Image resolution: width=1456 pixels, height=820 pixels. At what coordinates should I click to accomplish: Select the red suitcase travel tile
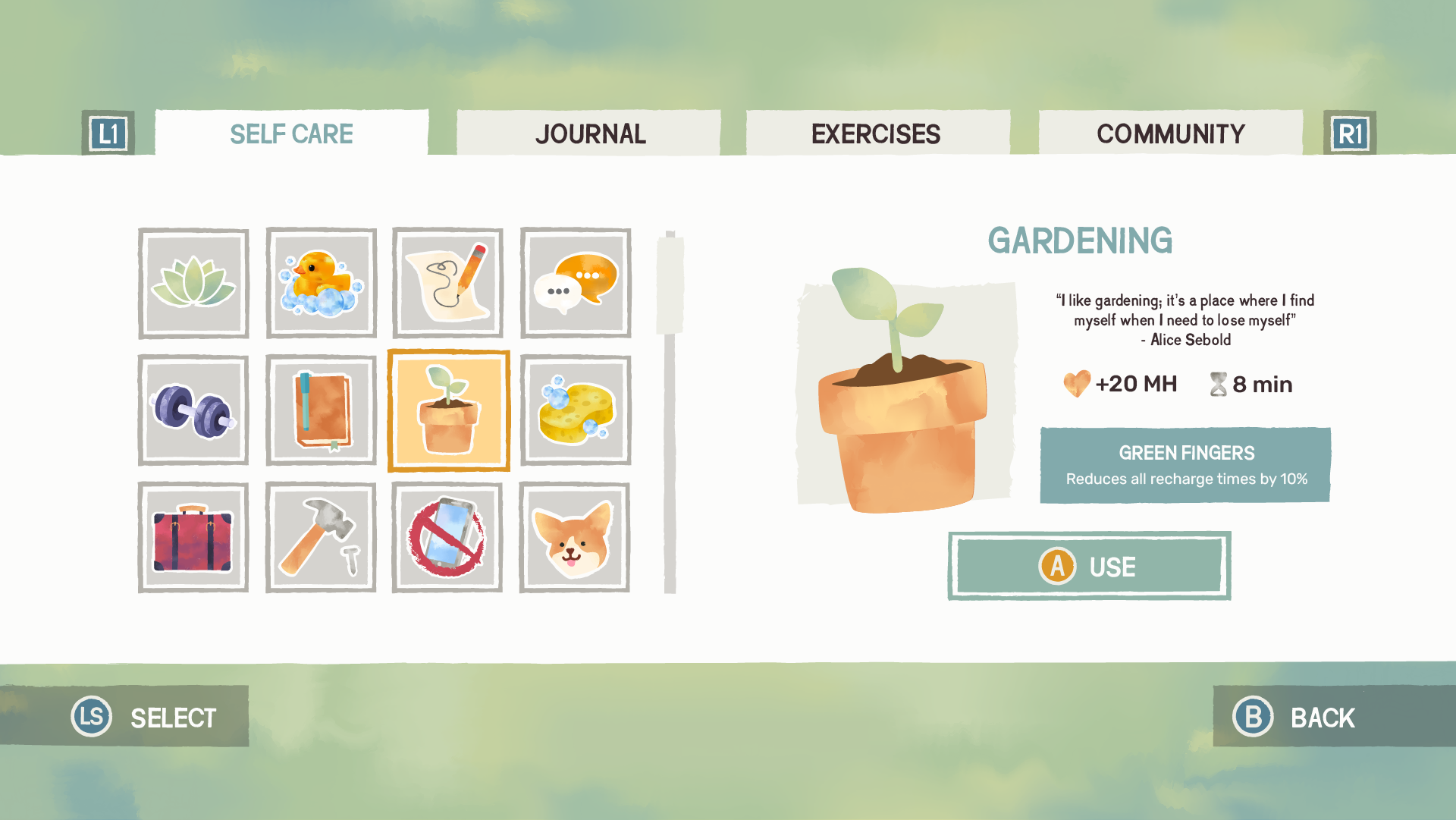click(193, 537)
